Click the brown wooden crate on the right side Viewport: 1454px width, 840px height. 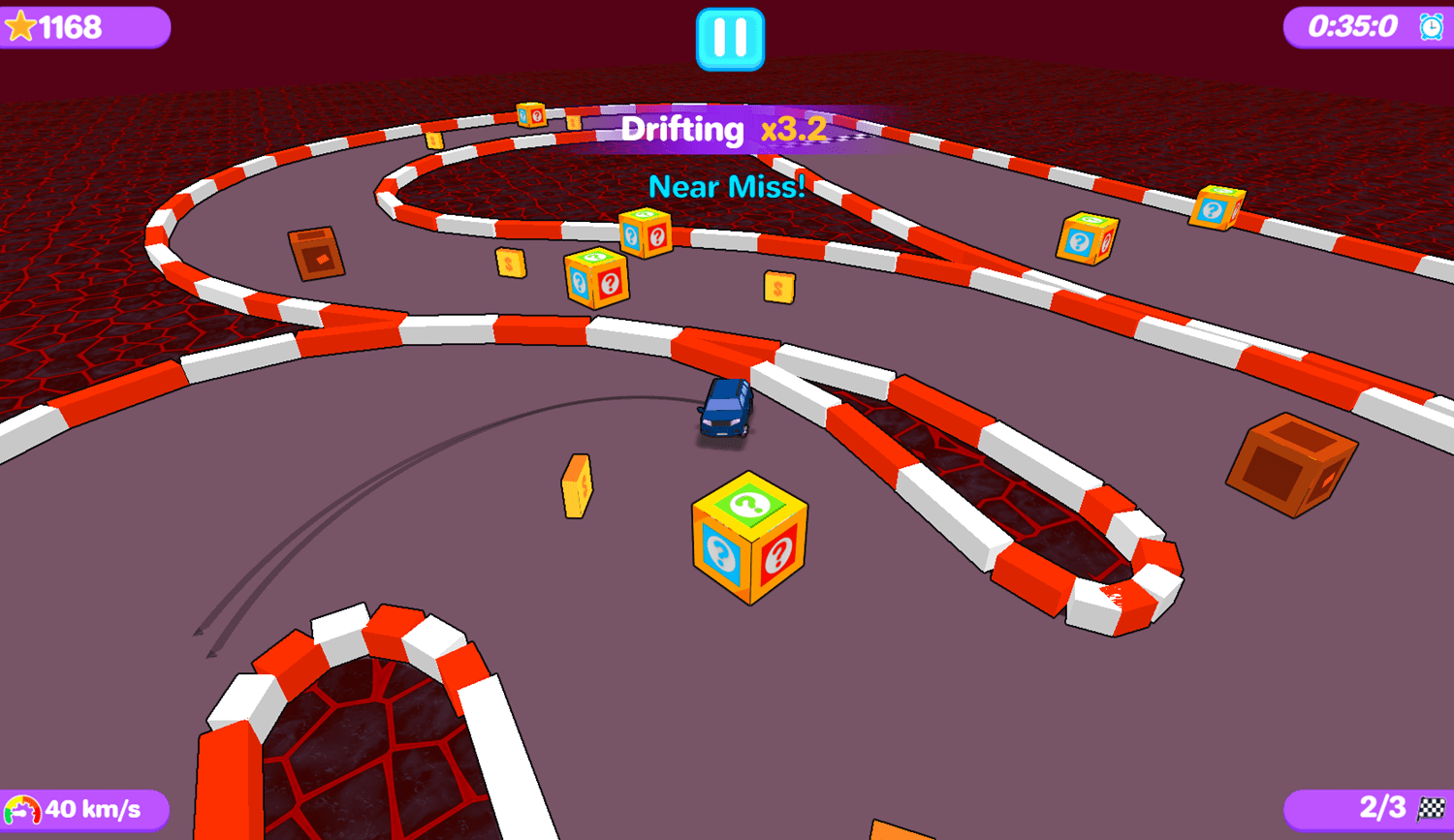tap(1294, 465)
